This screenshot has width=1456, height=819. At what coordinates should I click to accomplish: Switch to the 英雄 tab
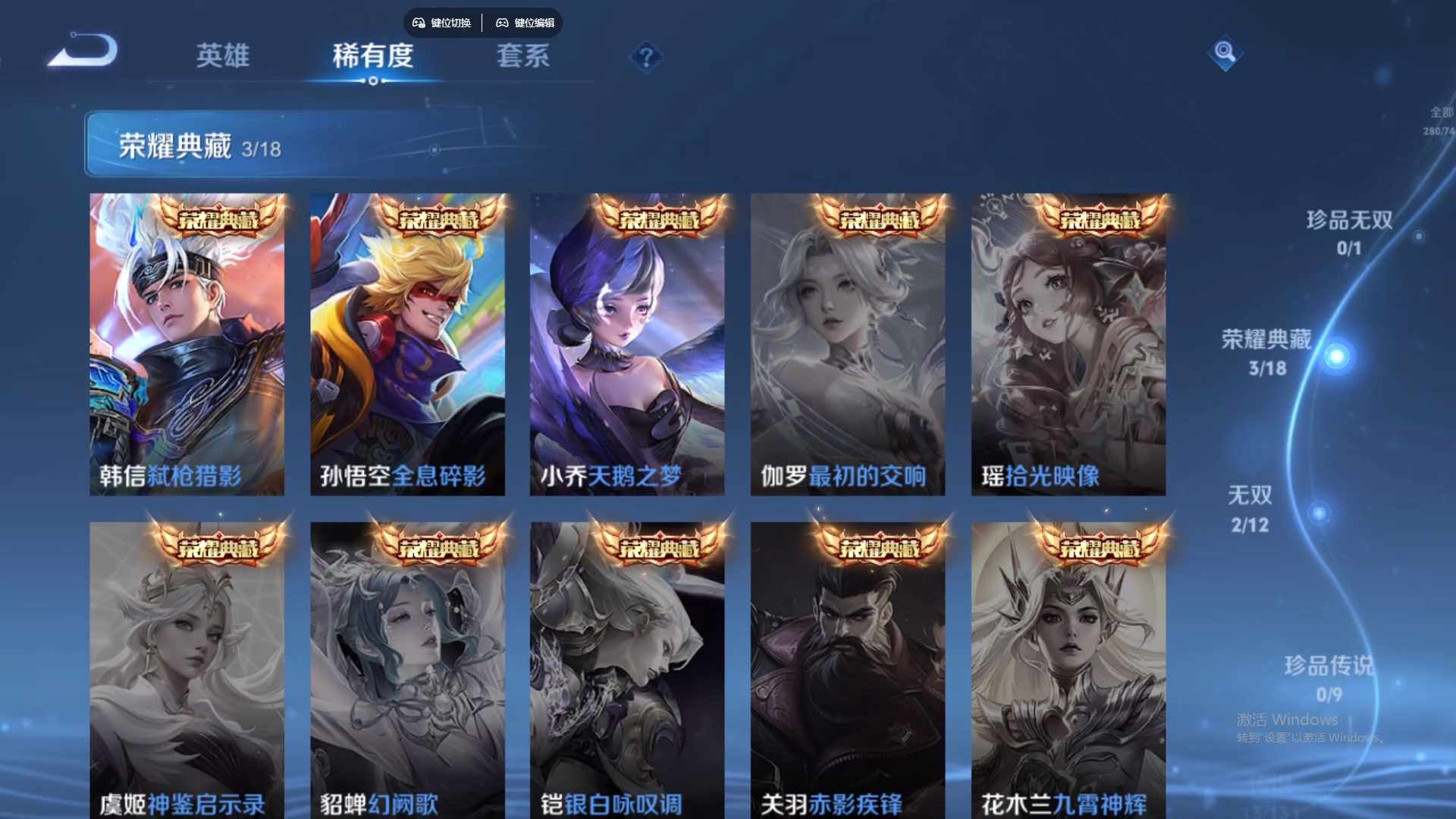224,57
